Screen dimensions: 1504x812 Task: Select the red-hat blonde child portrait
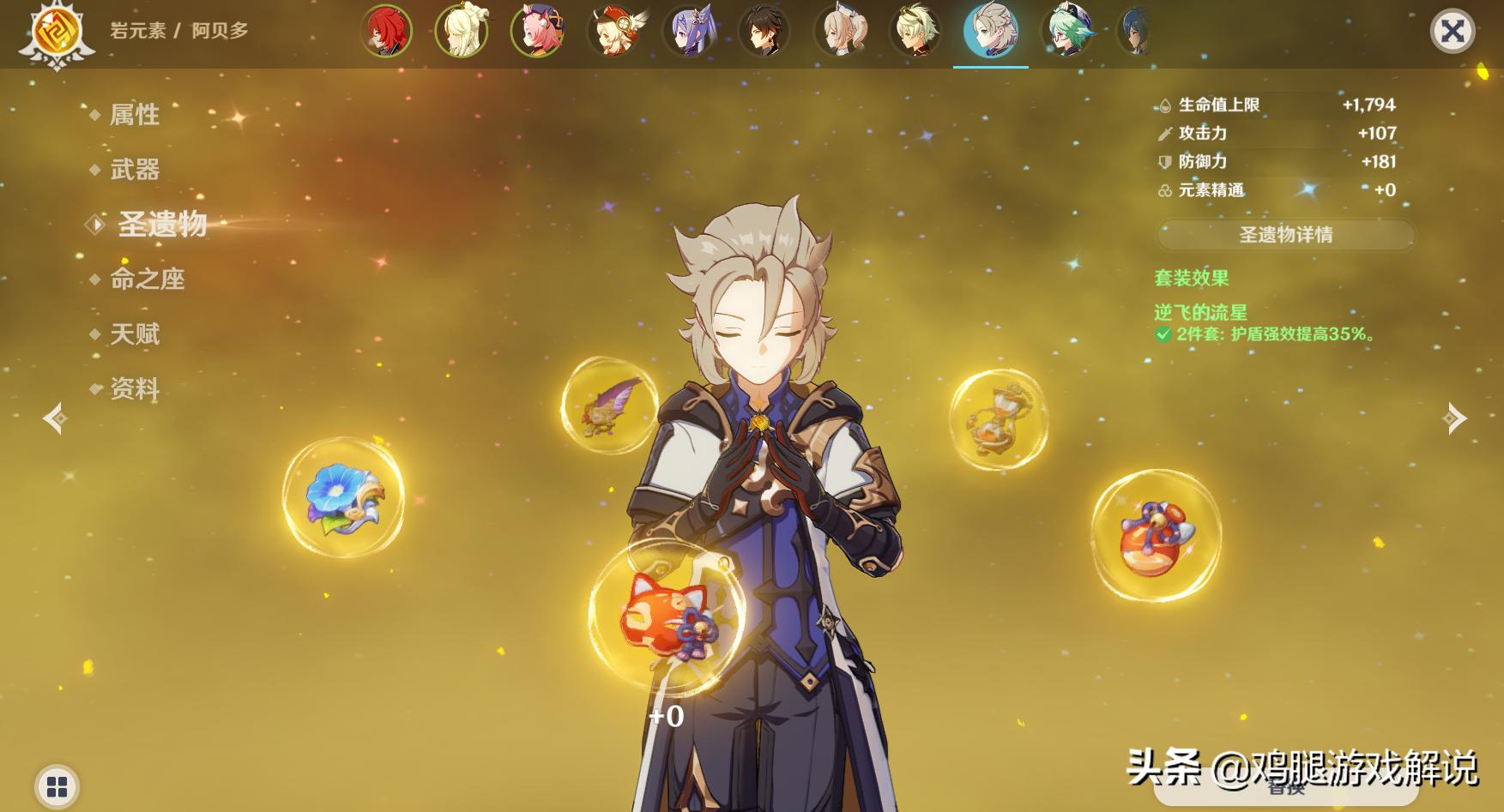[x=613, y=32]
